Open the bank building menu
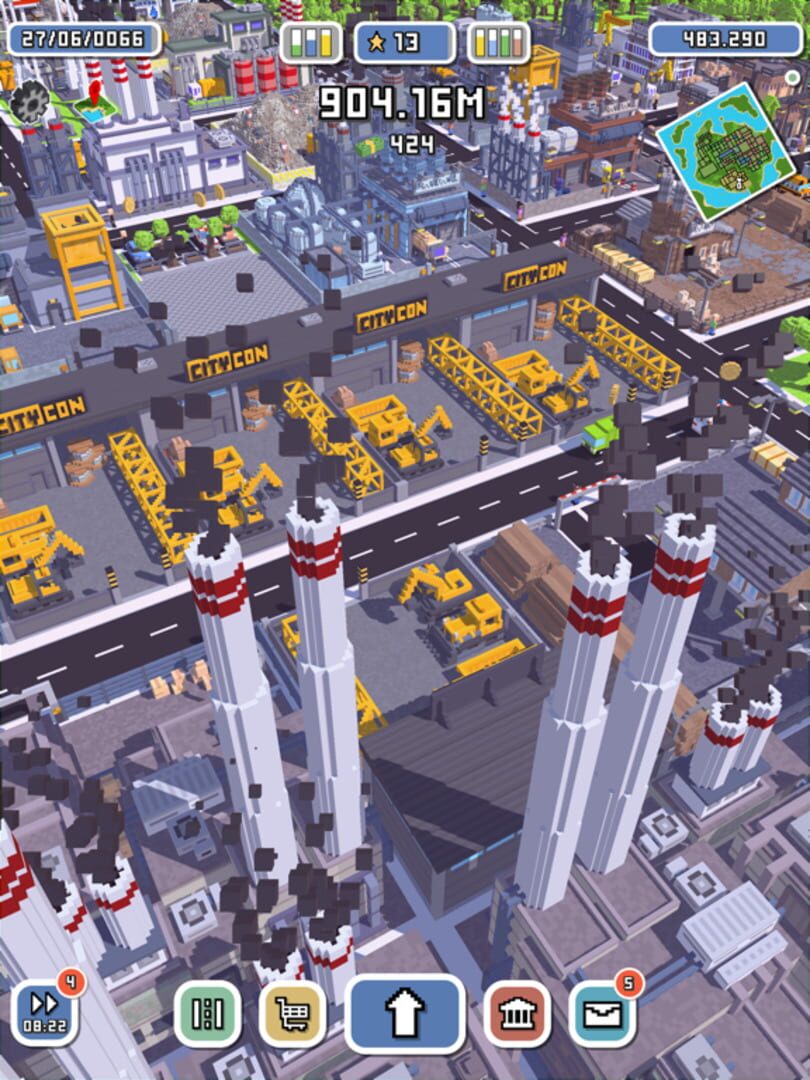 516,1013
